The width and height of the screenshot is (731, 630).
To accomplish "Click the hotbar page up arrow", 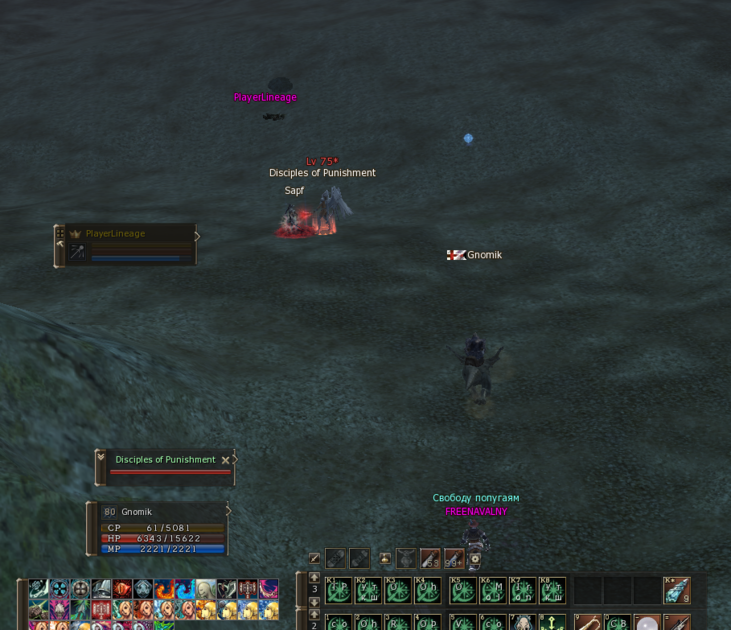I will [314, 578].
